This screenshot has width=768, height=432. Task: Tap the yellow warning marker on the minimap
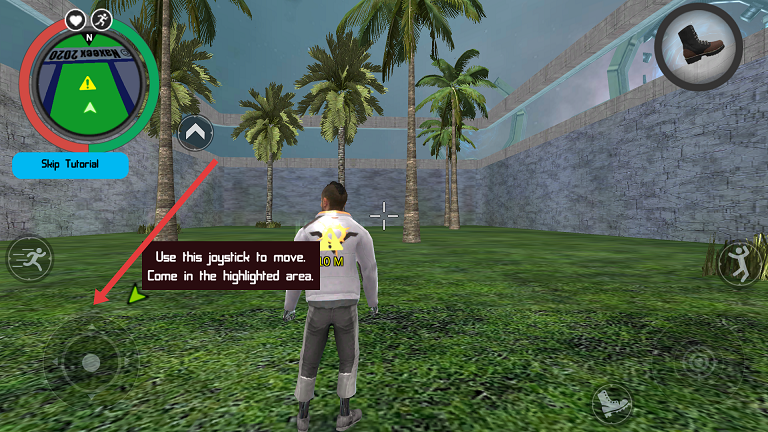88,83
